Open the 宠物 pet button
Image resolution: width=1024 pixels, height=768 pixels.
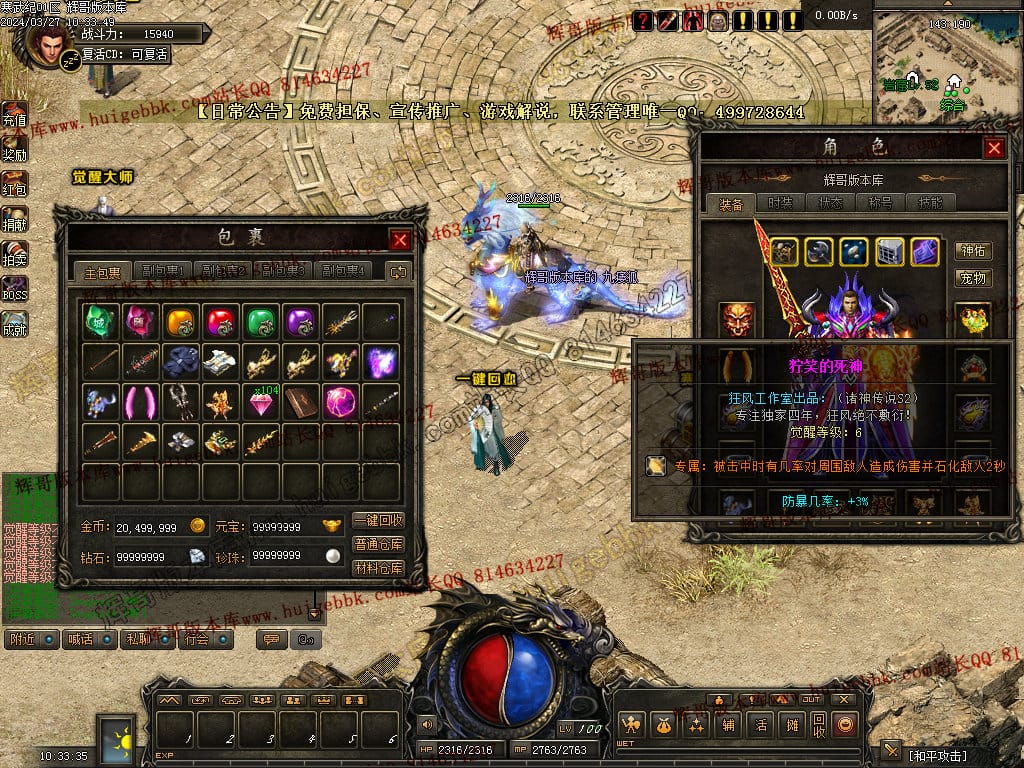(973, 277)
